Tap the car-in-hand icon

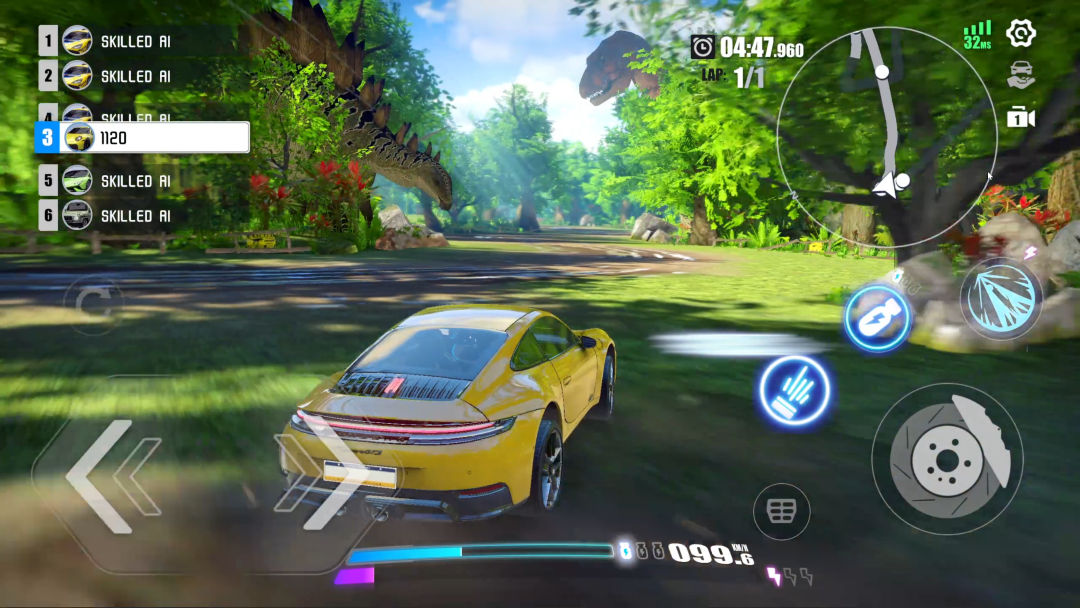pyautogui.click(x=1020, y=76)
